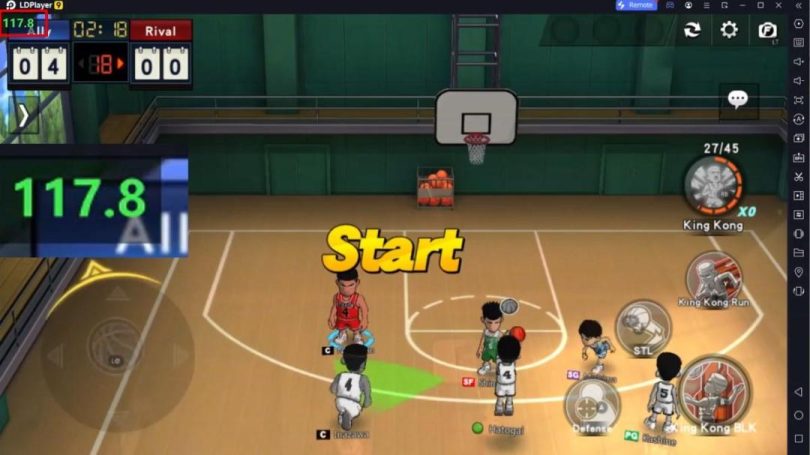Tap the King Kong Run skill
Viewport: 810px width, 455px height.
point(713,276)
